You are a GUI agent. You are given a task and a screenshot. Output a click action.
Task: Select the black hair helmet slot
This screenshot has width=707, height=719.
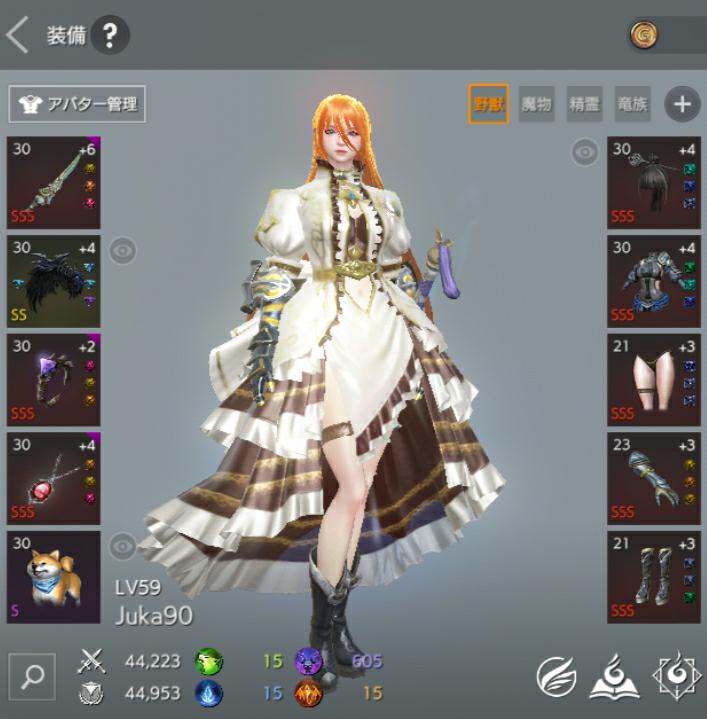click(654, 182)
